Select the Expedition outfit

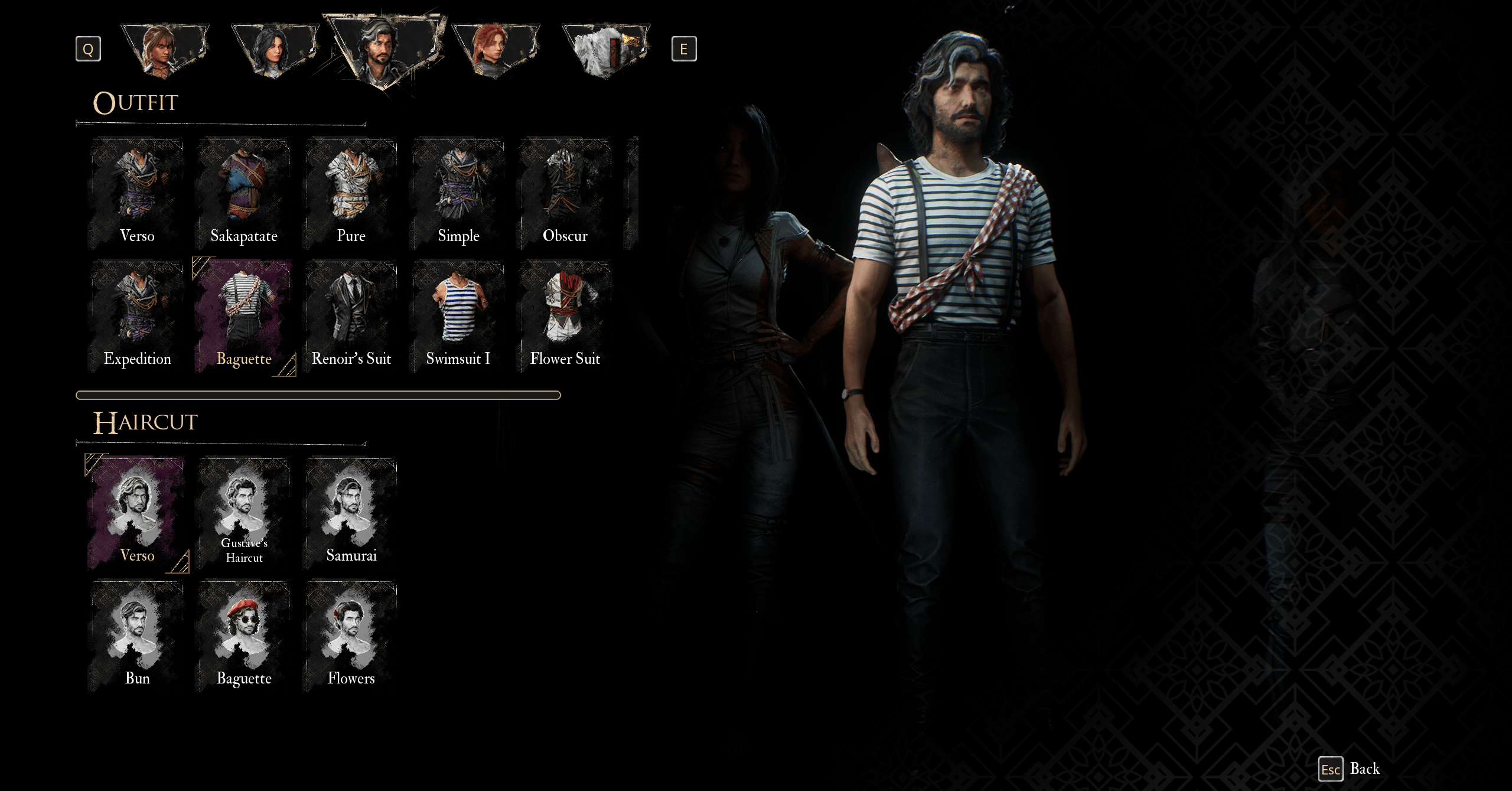pos(137,317)
